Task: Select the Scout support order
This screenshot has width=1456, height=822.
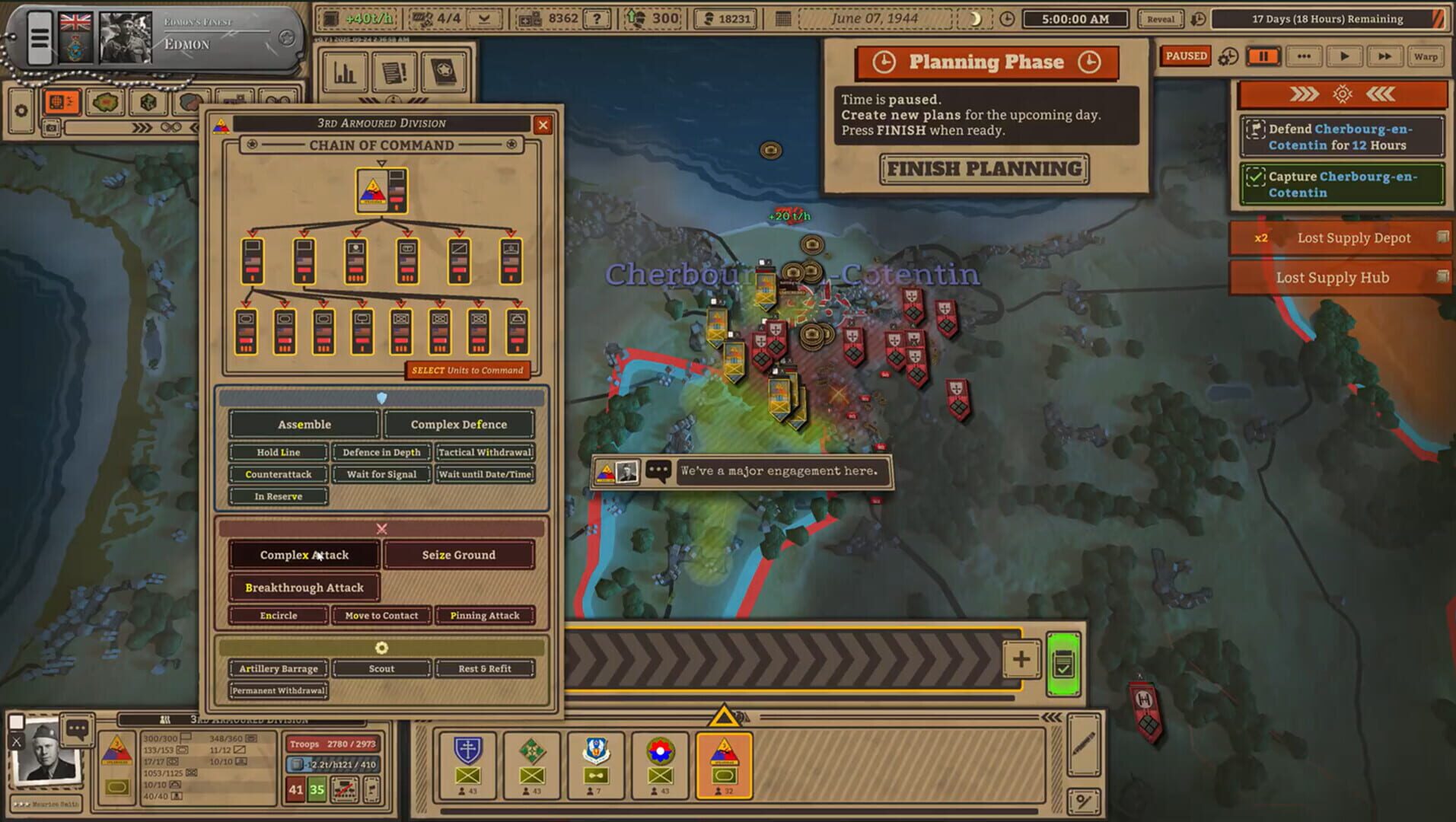Action: pos(381,668)
